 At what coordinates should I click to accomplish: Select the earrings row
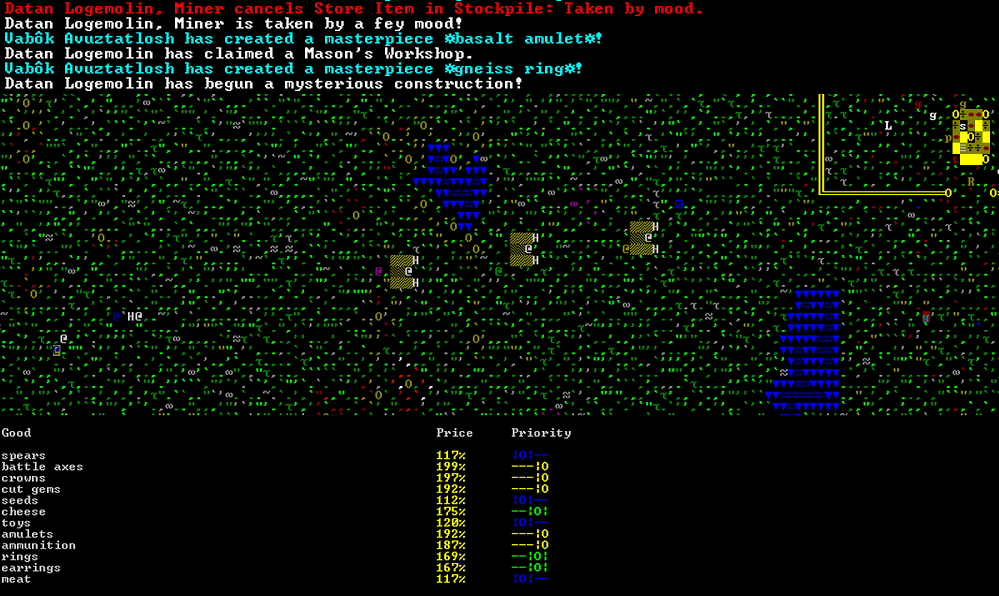pos(30,568)
